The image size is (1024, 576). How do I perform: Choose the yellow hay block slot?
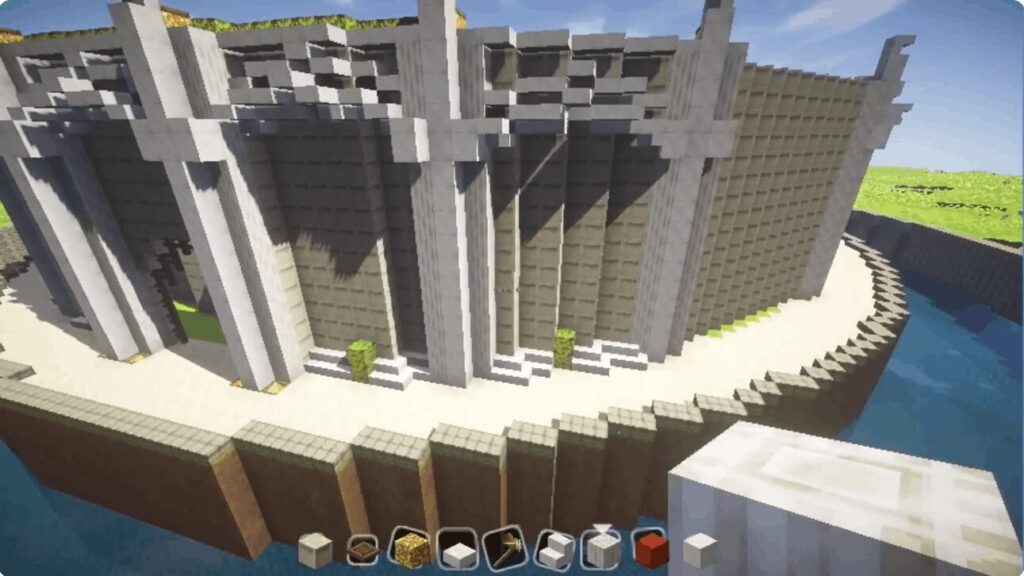click(x=409, y=548)
